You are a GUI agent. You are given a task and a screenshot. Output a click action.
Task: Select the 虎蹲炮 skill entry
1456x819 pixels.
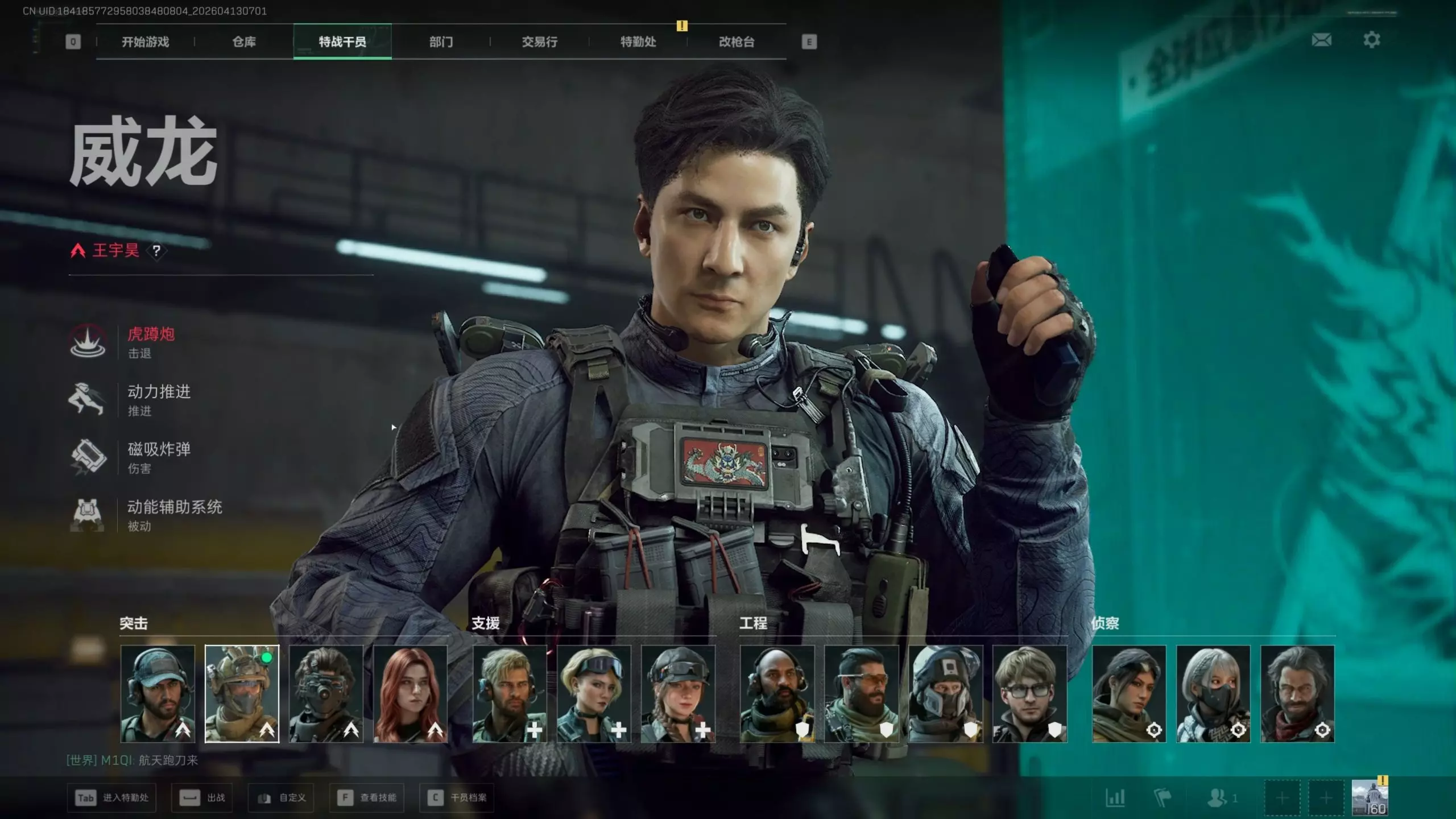151,342
